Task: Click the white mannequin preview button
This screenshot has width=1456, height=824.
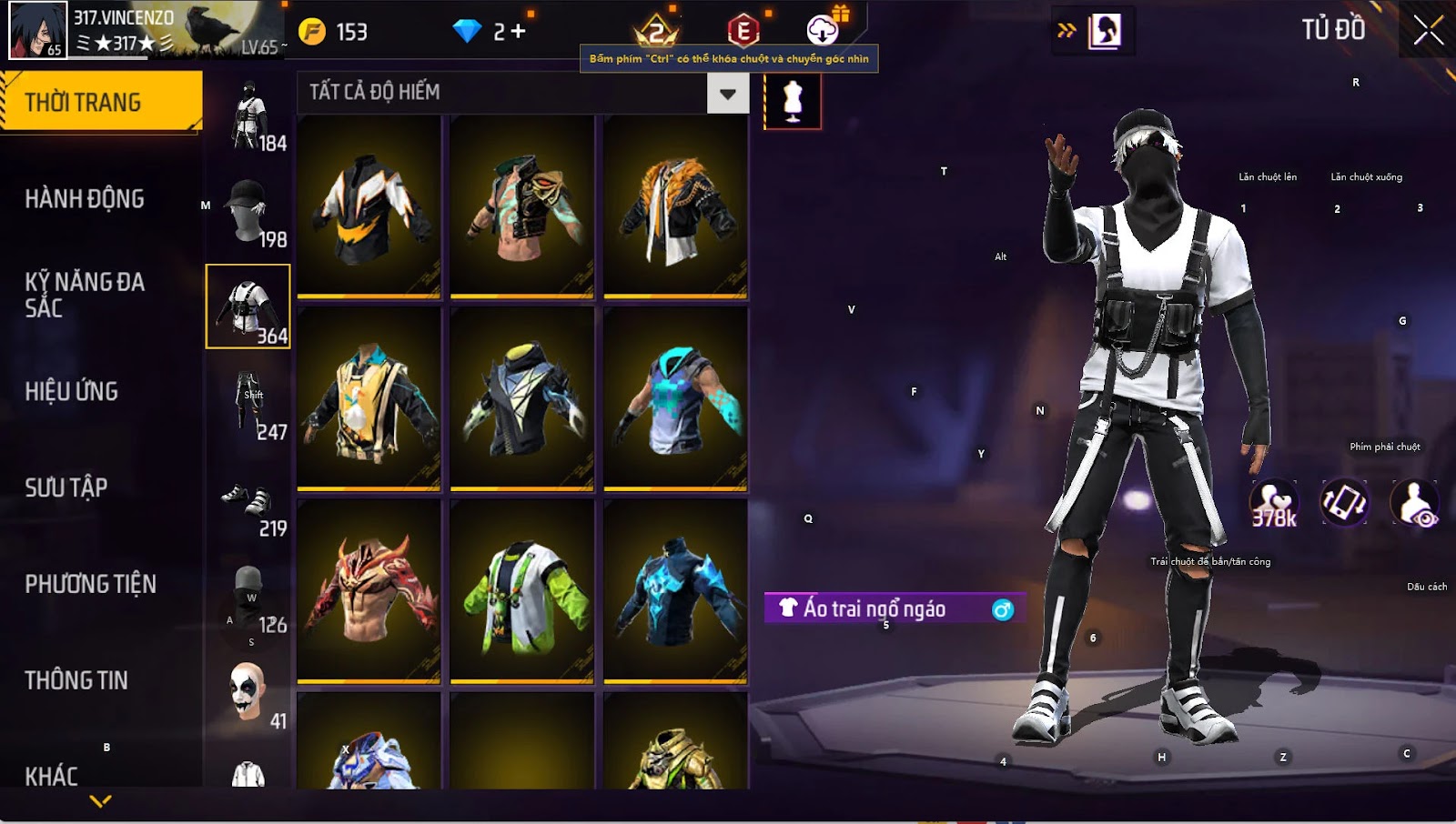Action: point(793,101)
